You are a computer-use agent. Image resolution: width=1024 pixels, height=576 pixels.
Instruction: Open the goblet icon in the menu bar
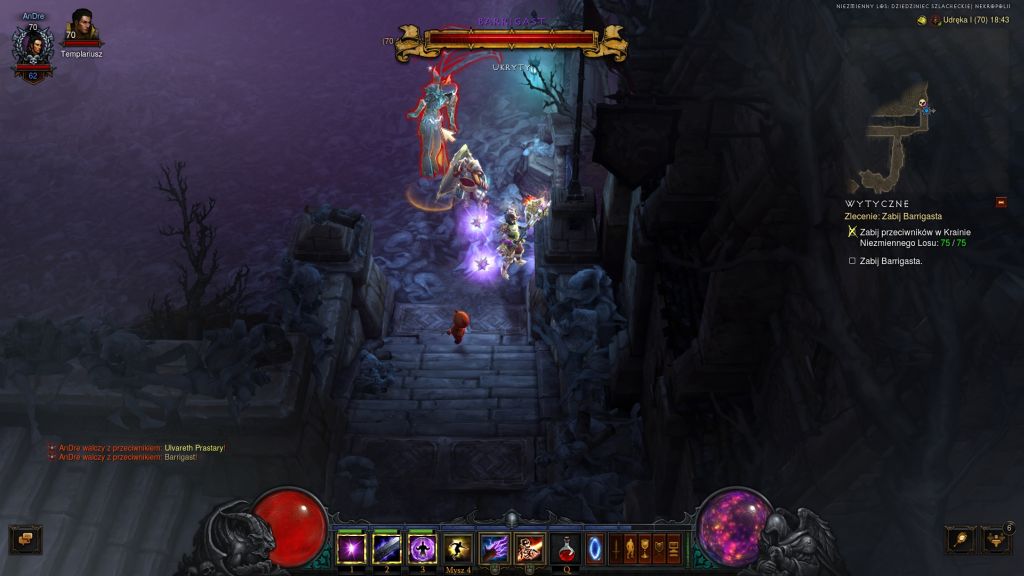645,548
